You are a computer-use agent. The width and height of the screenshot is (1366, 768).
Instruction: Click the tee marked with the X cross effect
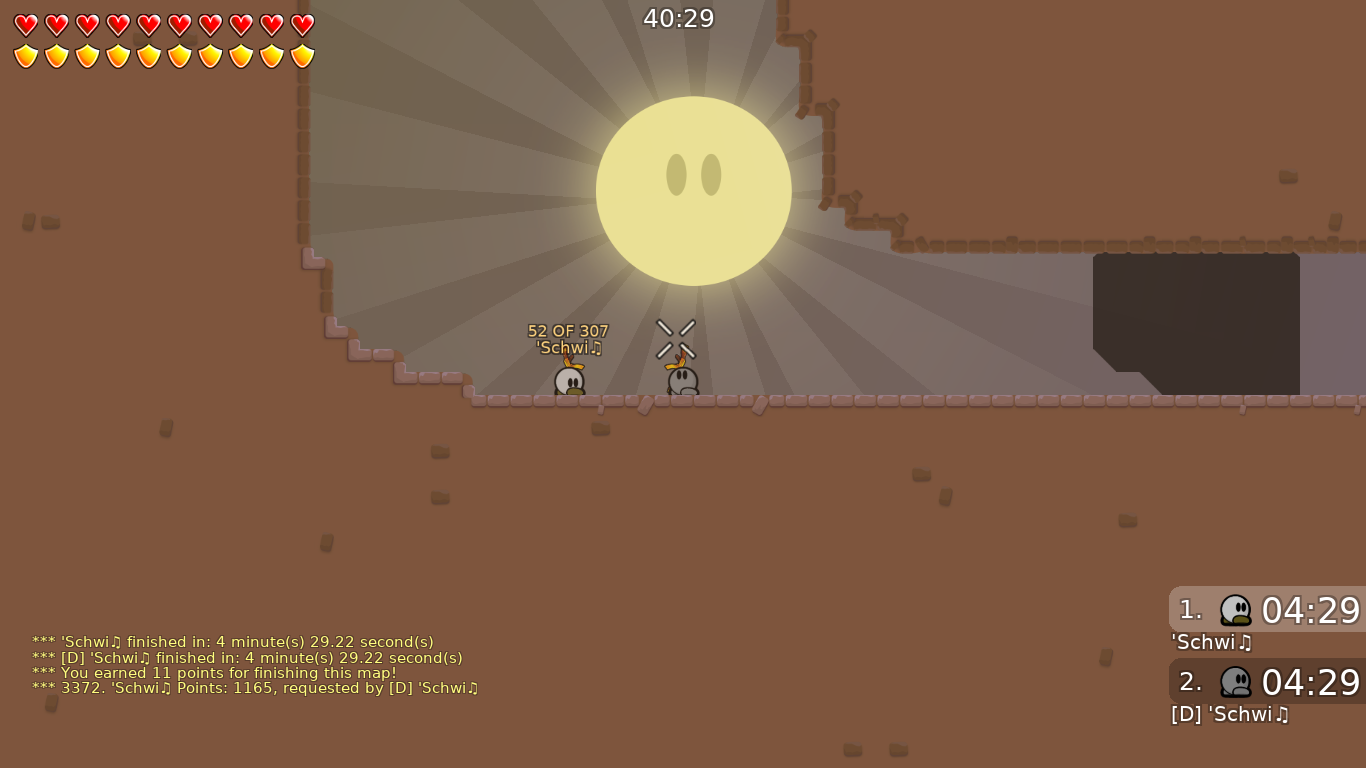tap(681, 380)
